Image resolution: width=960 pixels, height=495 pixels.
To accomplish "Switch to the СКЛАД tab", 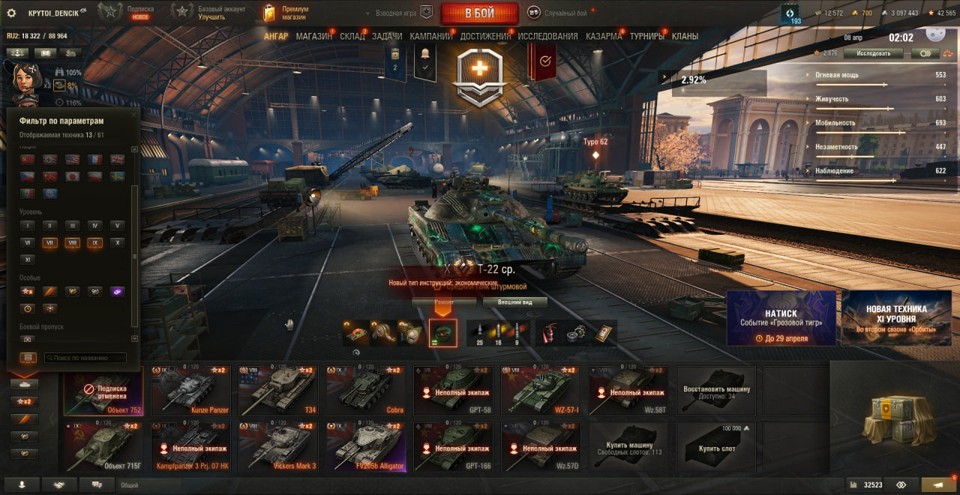I will [x=352, y=36].
